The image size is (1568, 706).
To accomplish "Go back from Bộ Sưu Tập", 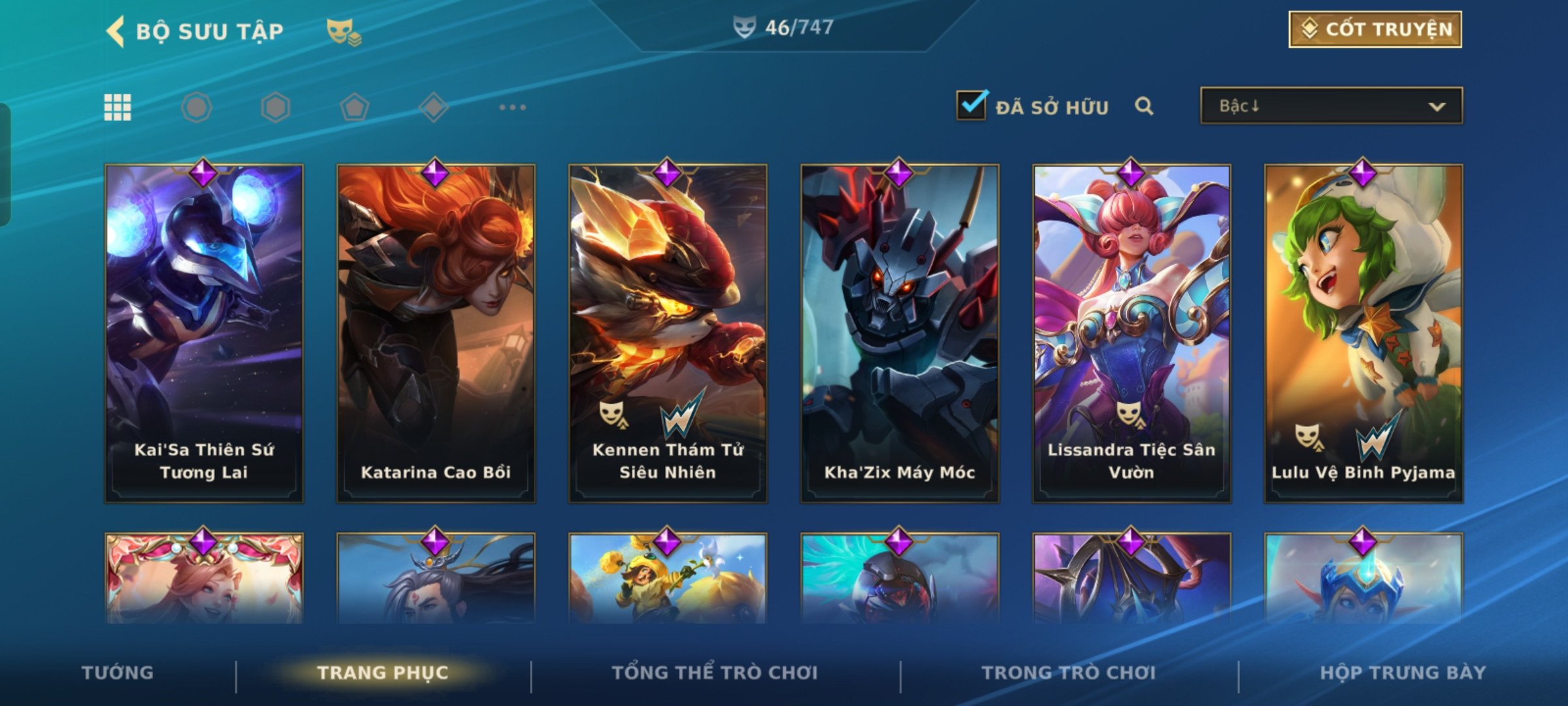I will coord(116,31).
